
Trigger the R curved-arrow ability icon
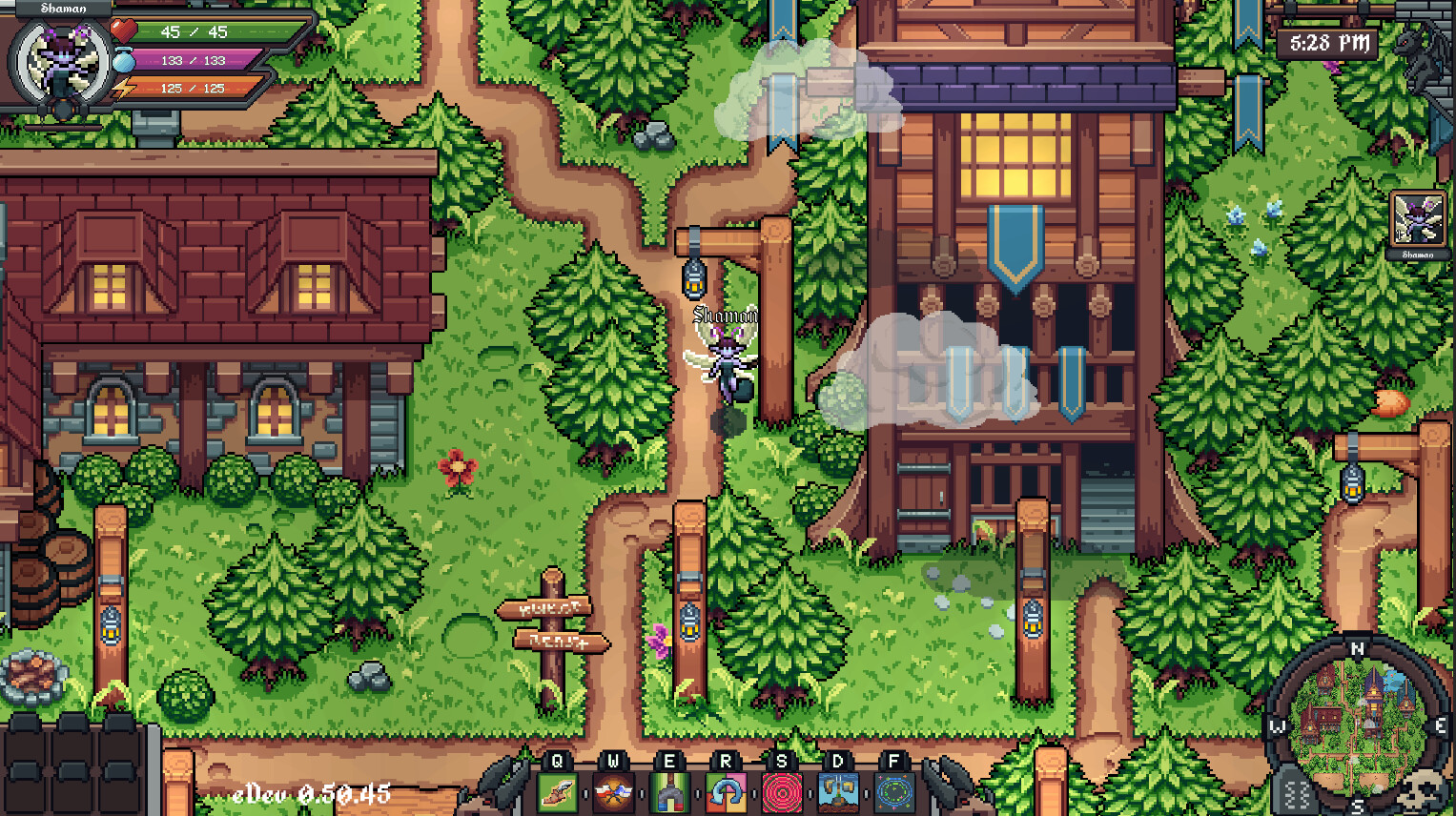(726, 792)
